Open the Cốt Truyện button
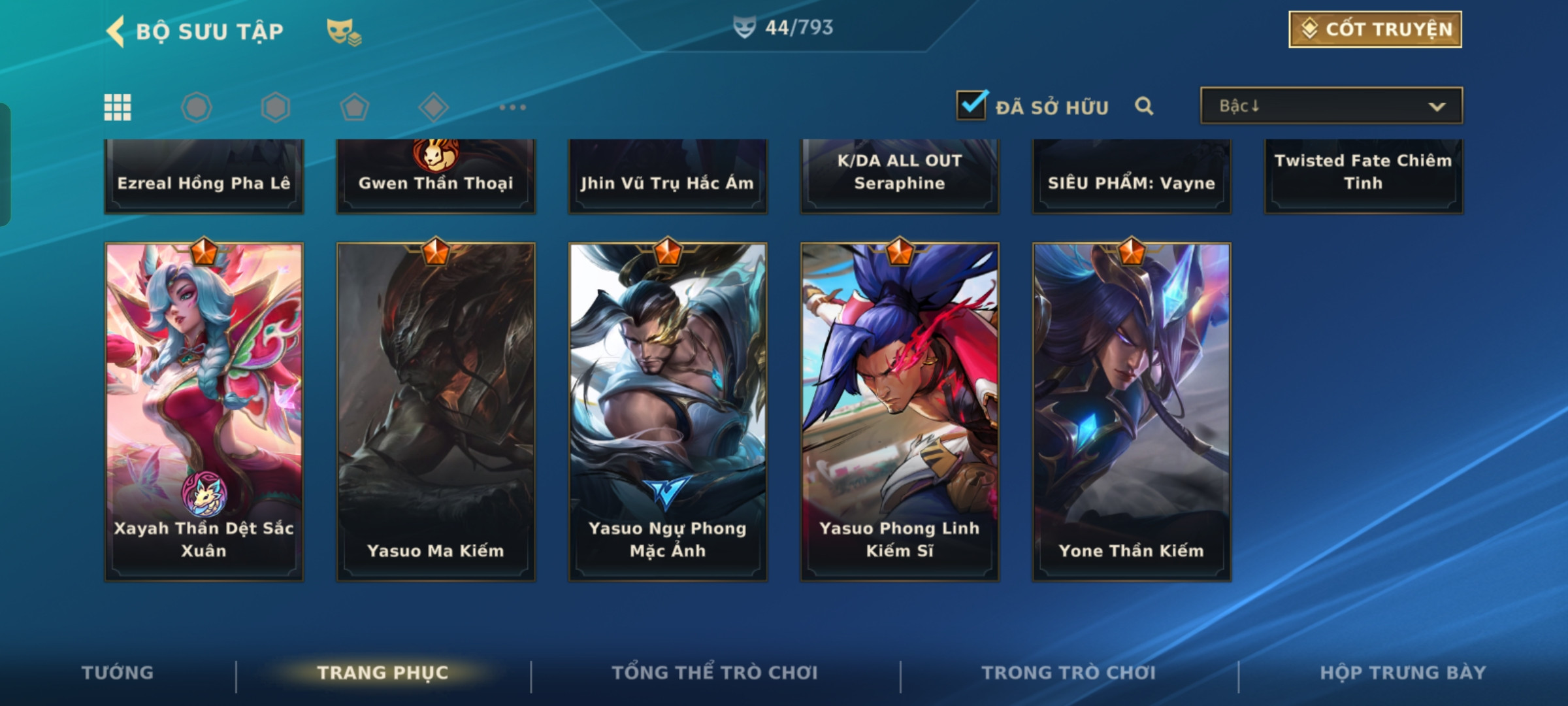Screen dimensions: 1568x706 (x=1375, y=29)
